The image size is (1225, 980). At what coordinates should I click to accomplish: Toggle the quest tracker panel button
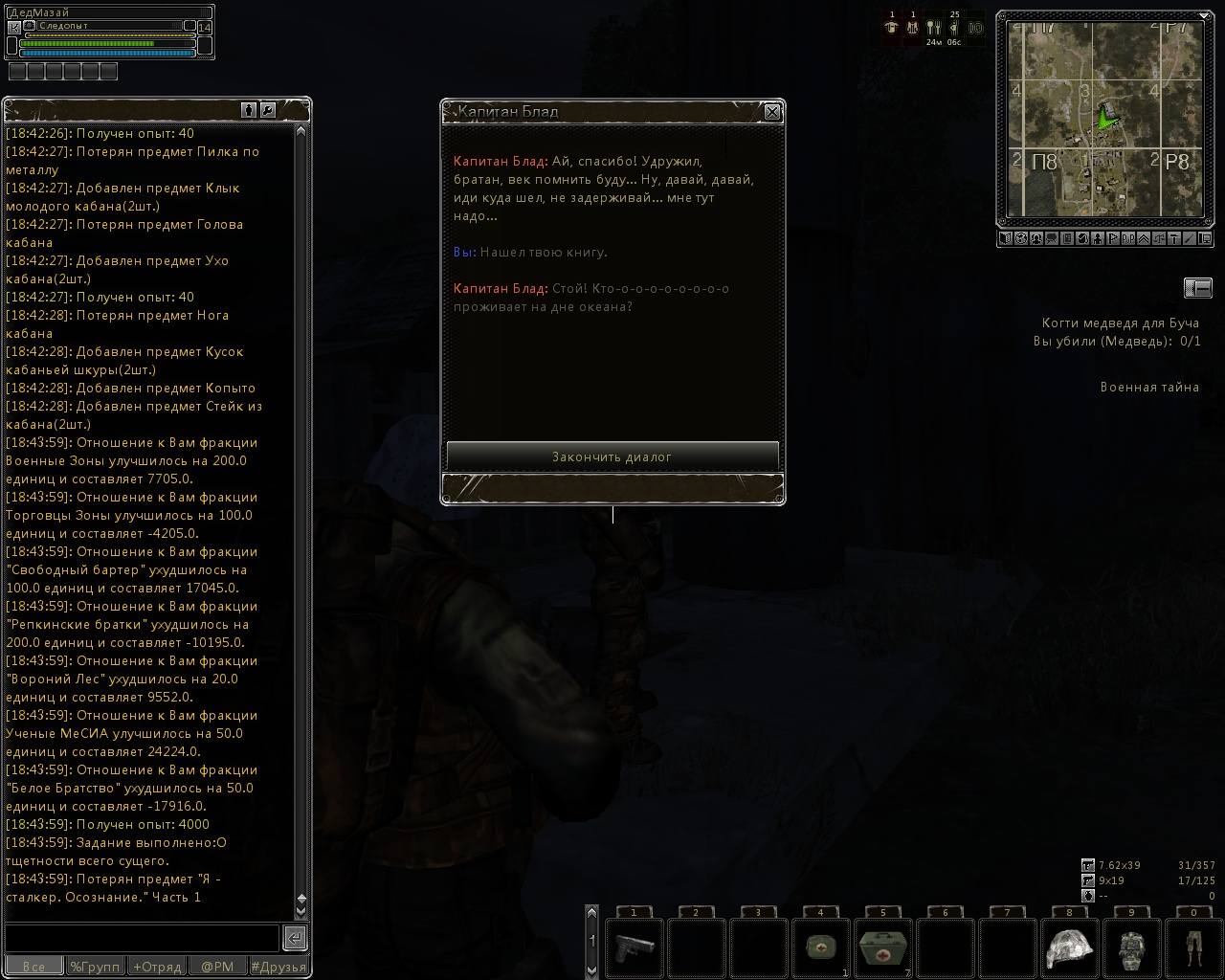[1197, 287]
